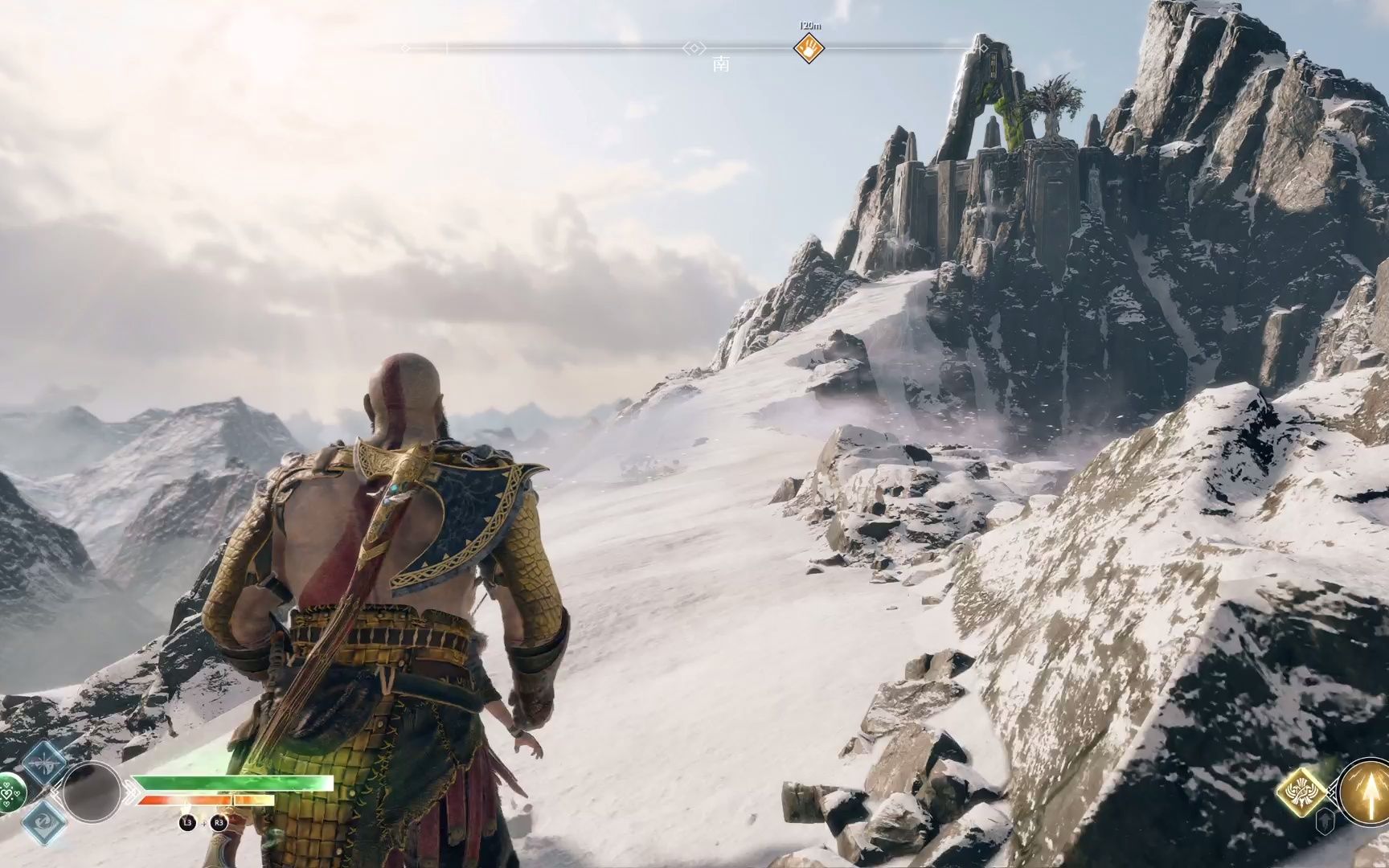Activate the lower blue swirl runic attack
1389x868 pixels.
[44, 821]
